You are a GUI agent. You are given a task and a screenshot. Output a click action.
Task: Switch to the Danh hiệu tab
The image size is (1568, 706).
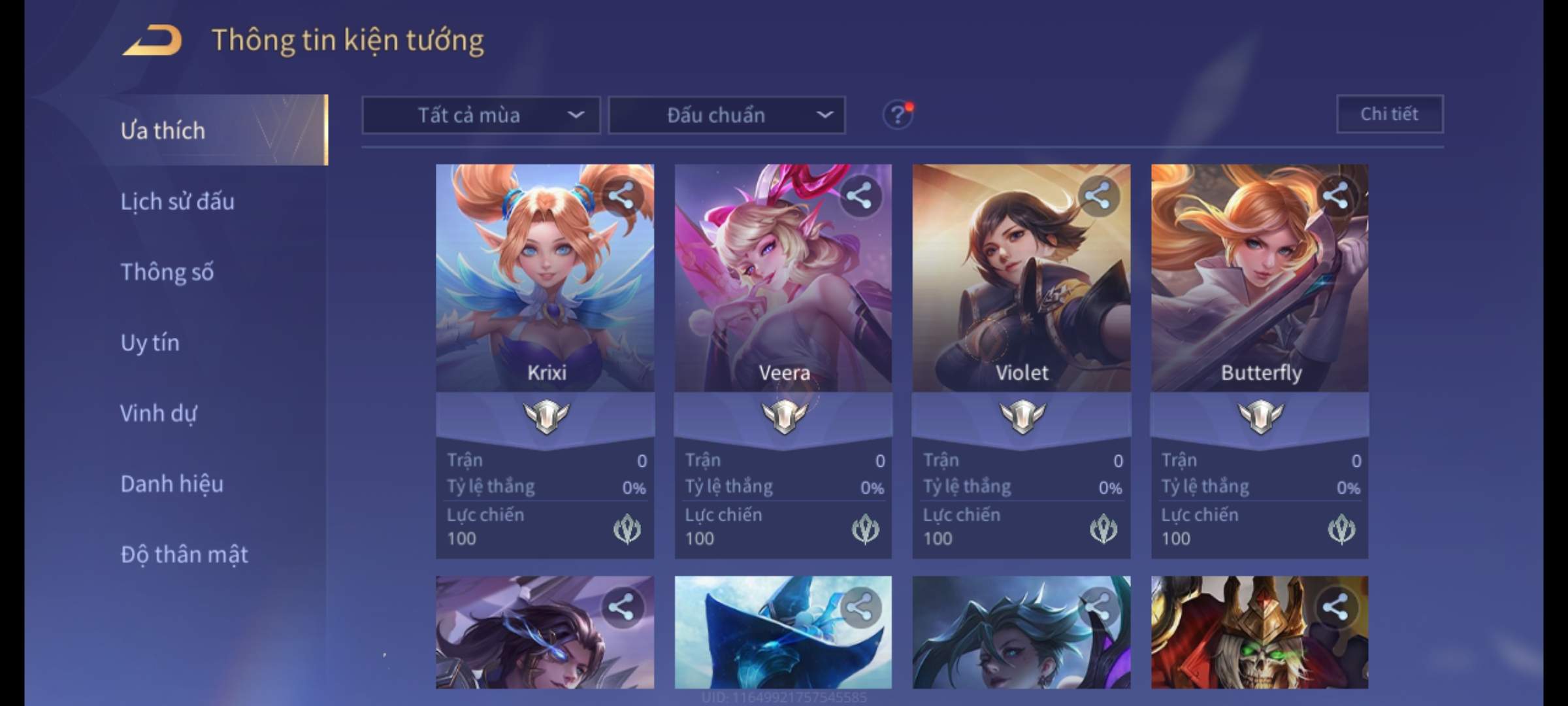[x=172, y=484]
